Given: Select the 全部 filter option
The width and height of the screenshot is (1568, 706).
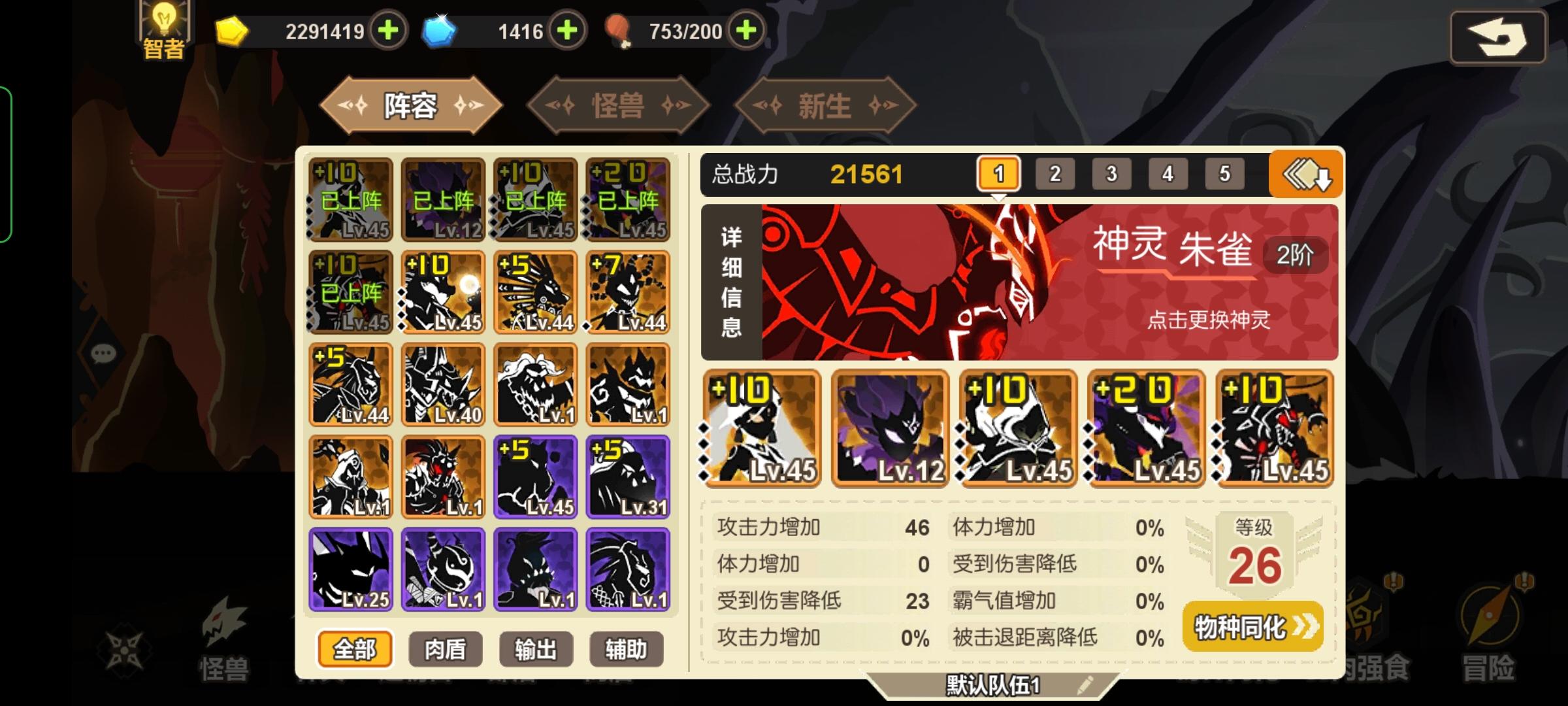Looking at the screenshot, I should pos(355,650).
